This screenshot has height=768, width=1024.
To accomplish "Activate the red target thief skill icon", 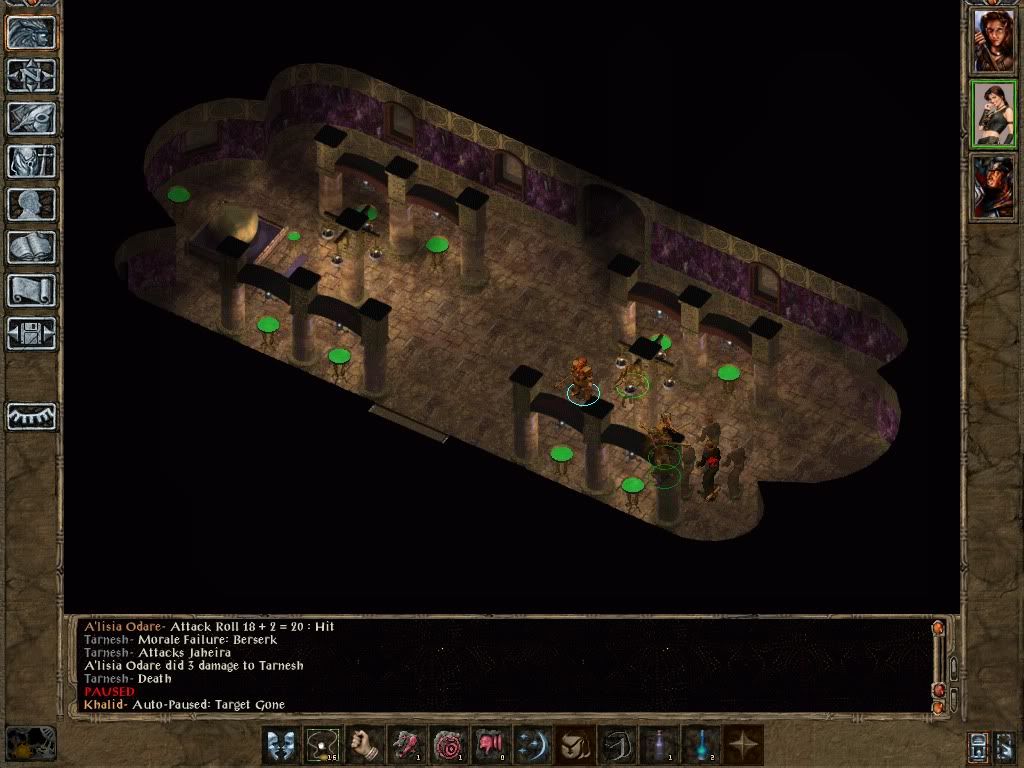I will point(449,746).
